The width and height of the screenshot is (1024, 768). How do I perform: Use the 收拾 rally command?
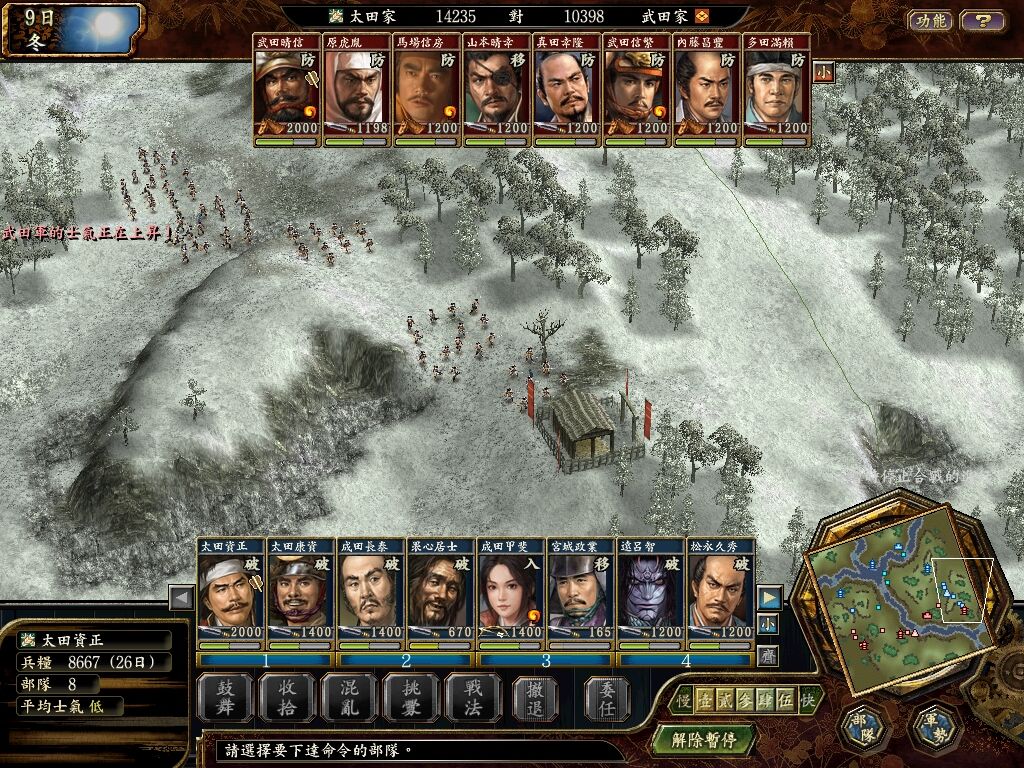click(285, 697)
